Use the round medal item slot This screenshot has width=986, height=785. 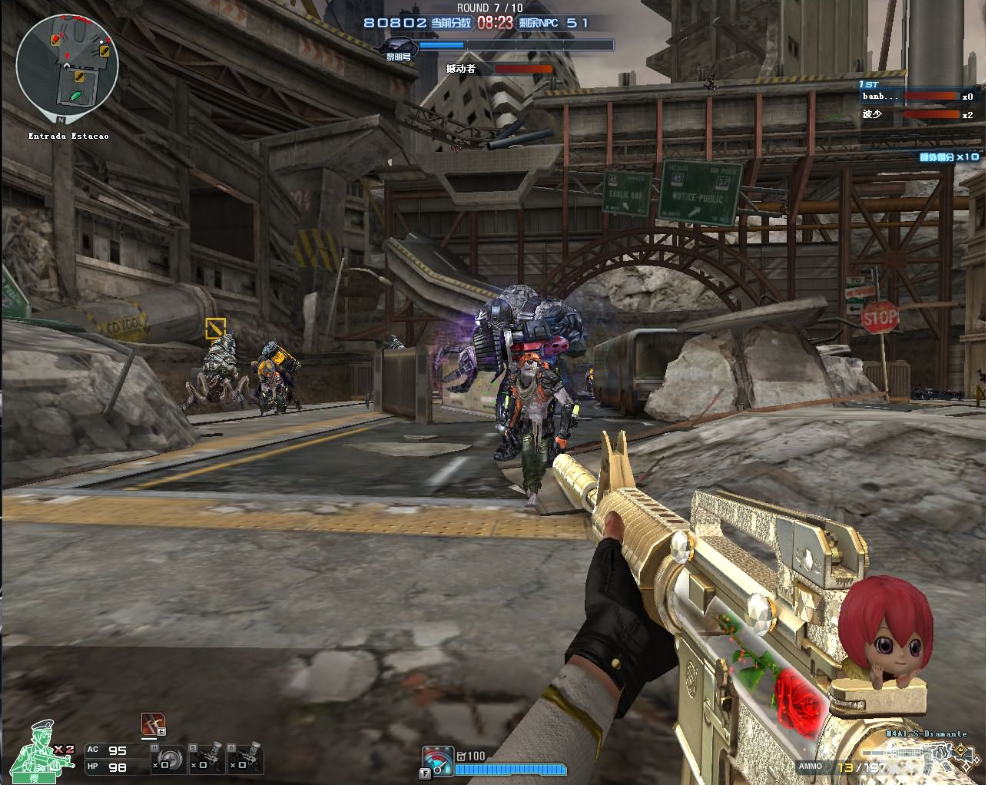click(169, 758)
